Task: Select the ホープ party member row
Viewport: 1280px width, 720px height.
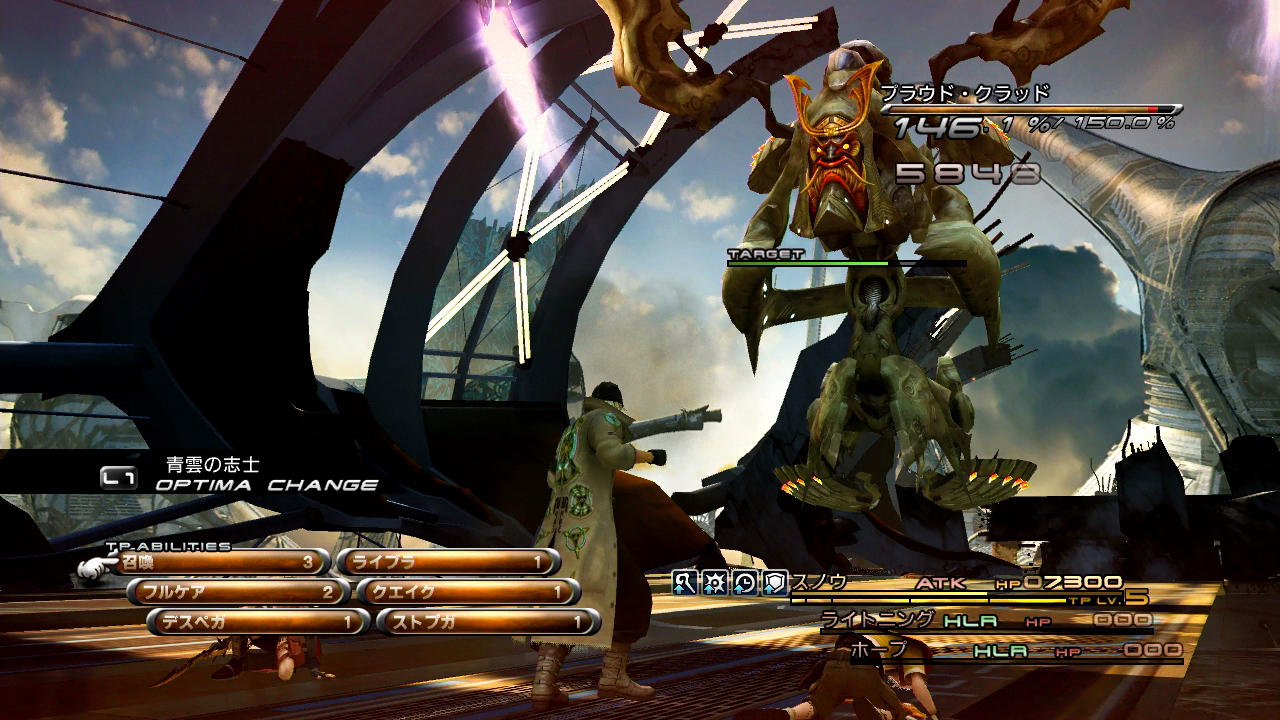Action: (x=1015, y=651)
